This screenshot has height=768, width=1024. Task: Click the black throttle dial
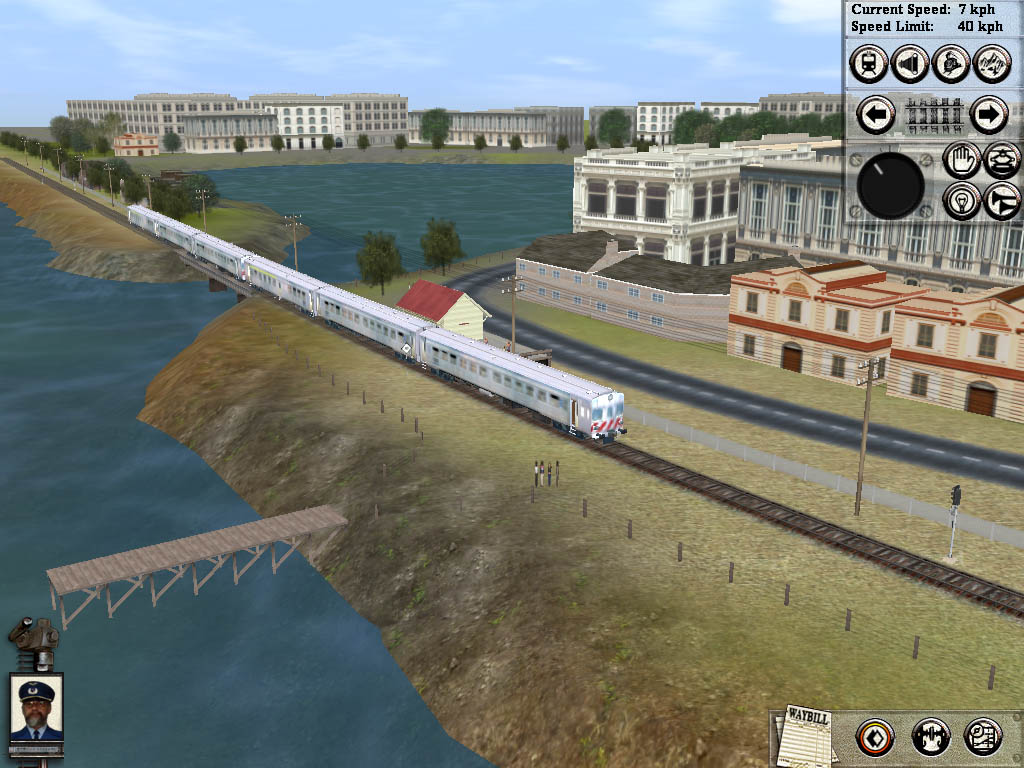(890, 186)
